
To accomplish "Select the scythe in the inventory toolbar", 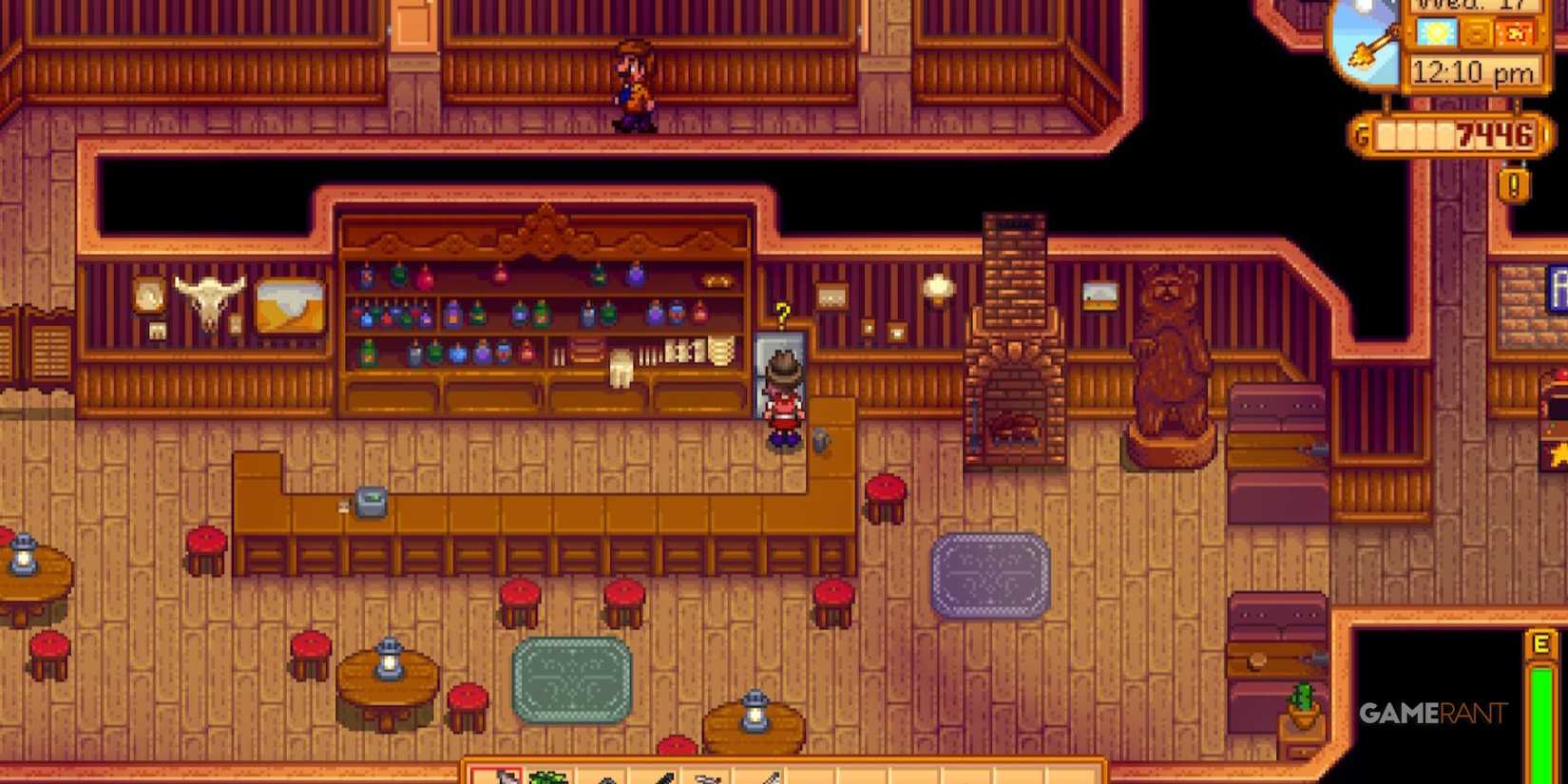I will pyautogui.click(x=708, y=777).
